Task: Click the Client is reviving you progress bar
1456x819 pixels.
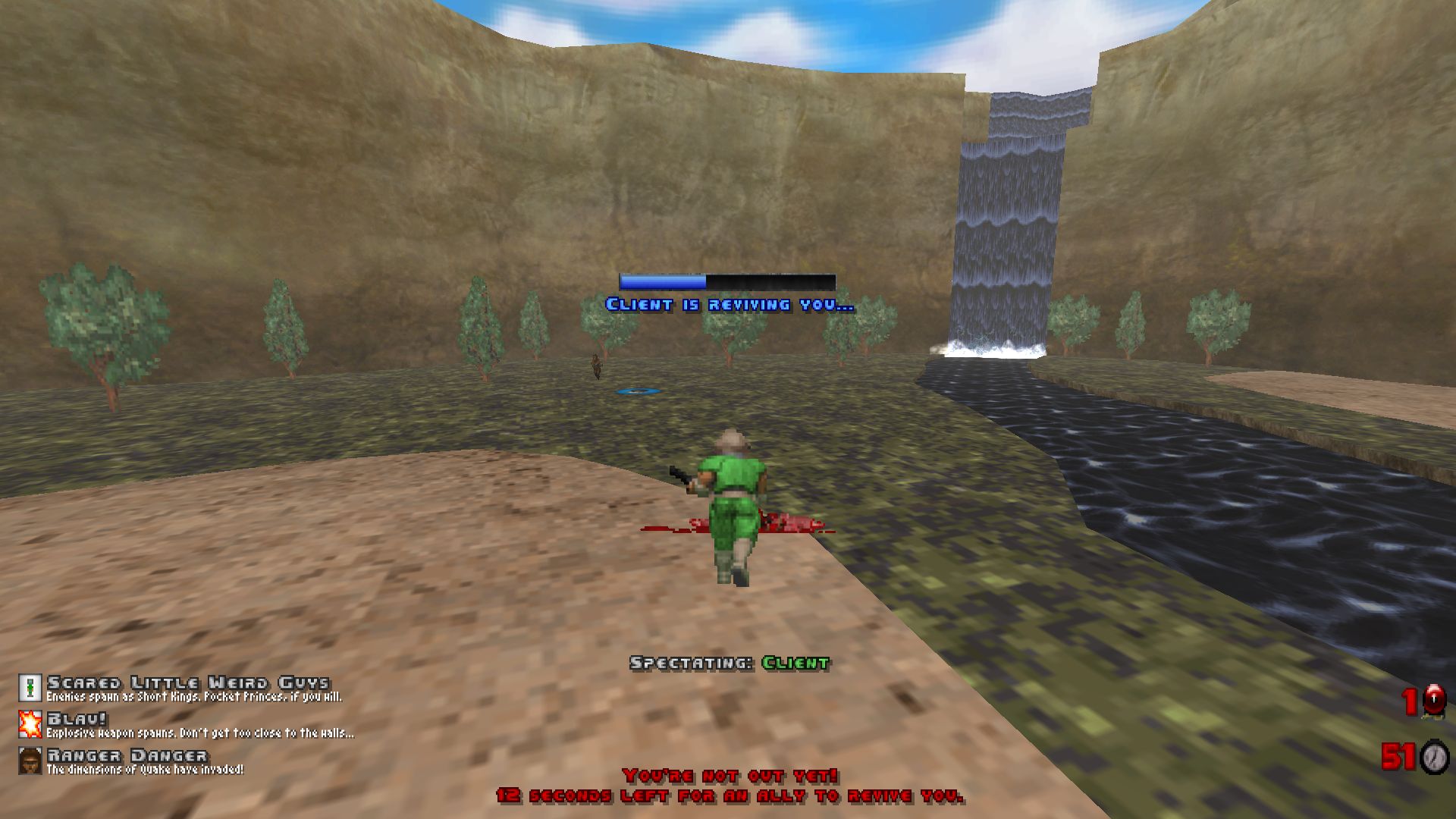Action: (726, 281)
